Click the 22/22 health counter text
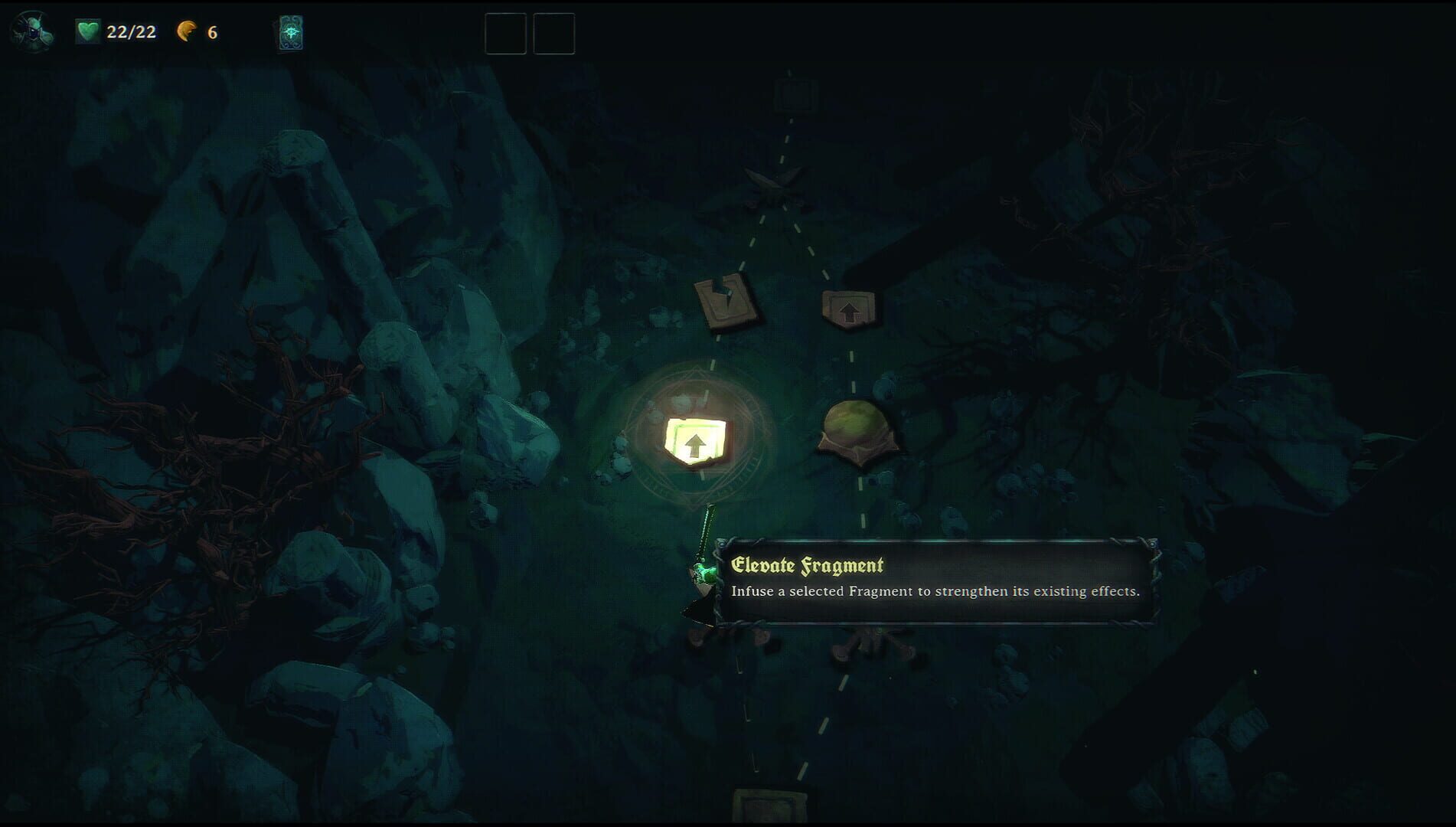Image resolution: width=1456 pixels, height=827 pixels. tap(130, 32)
